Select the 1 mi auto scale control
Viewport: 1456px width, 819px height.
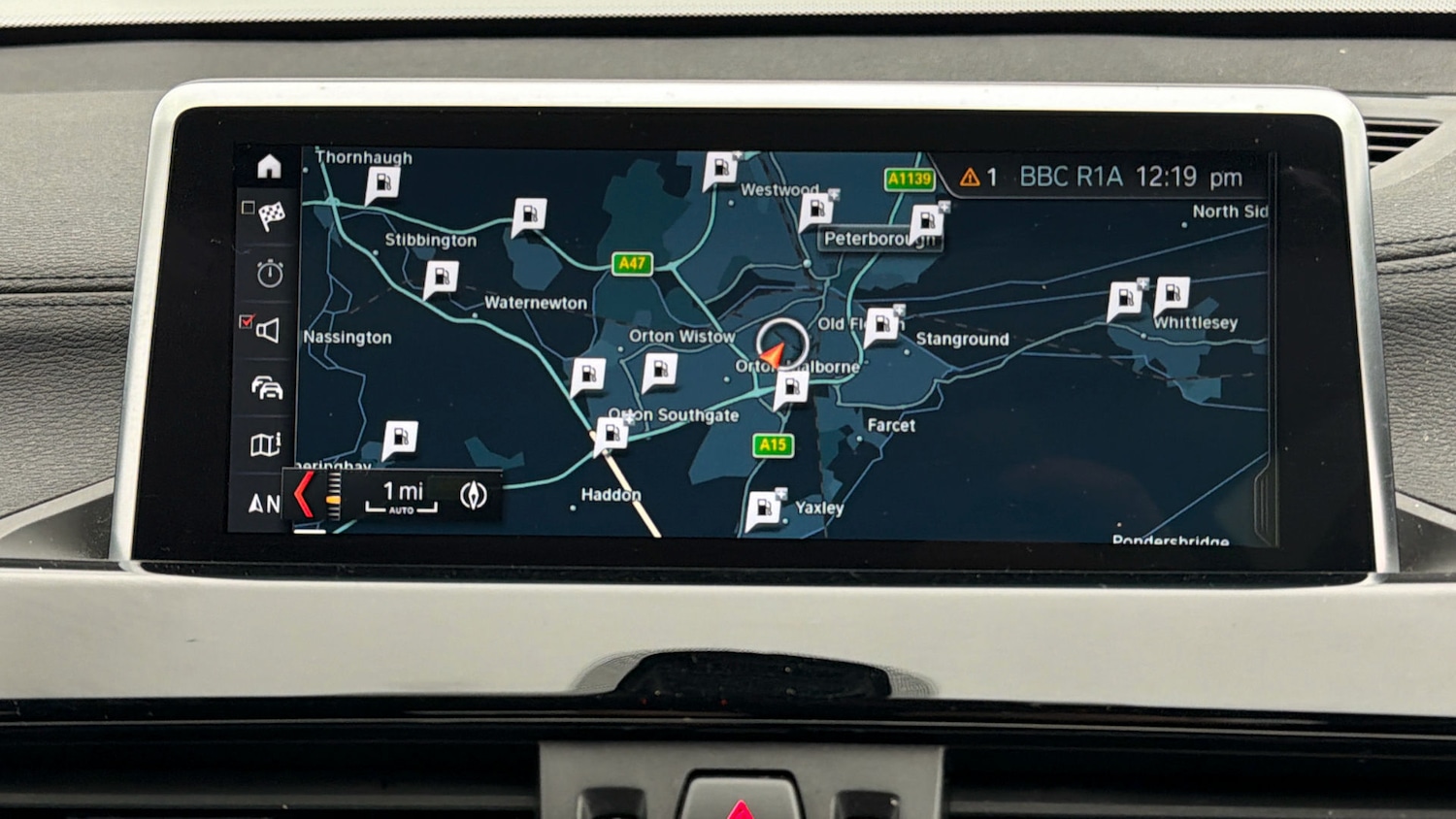coord(402,495)
